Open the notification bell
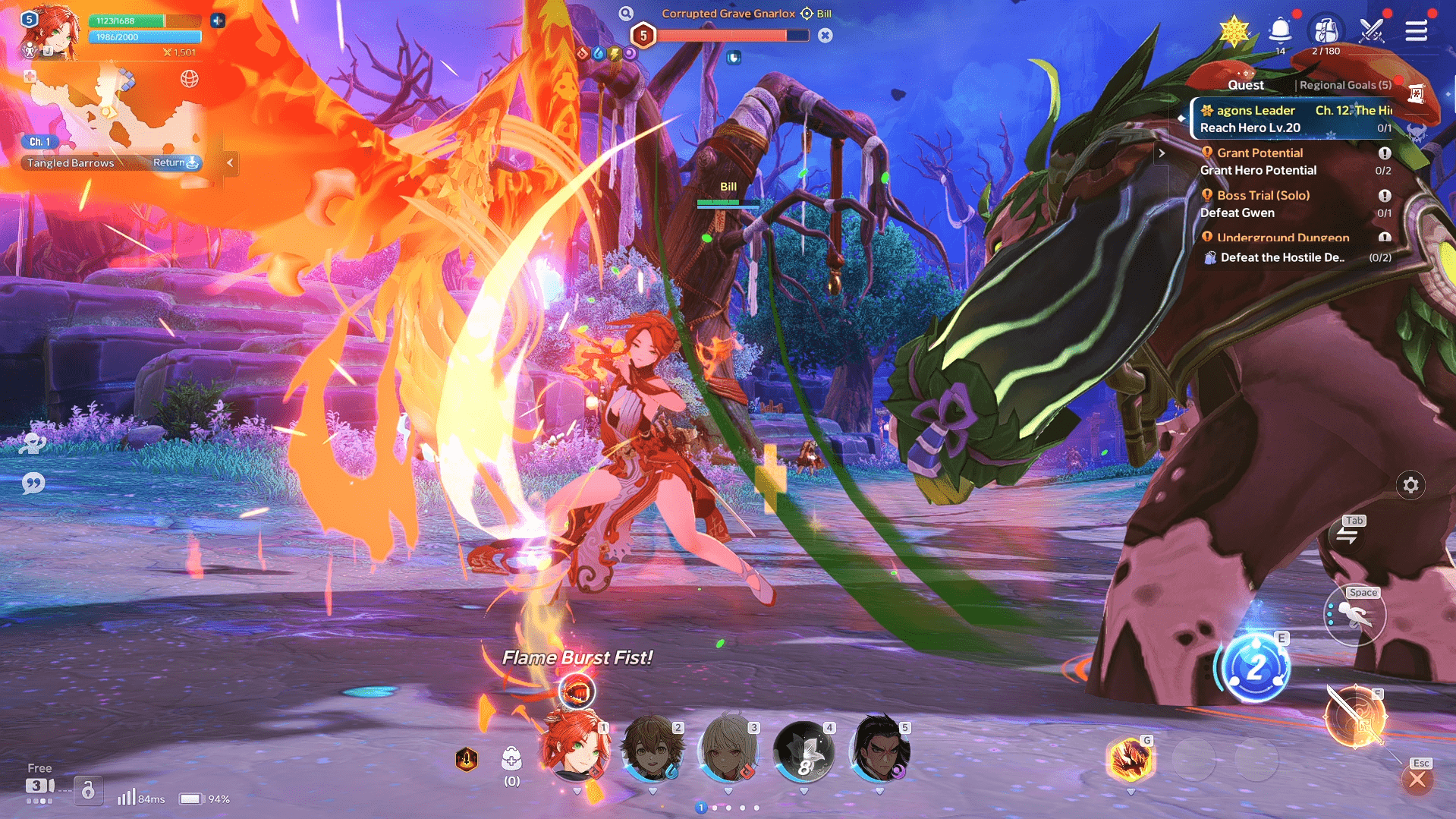Image resolution: width=1456 pixels, height=819 pixels. pos(1280,30)
